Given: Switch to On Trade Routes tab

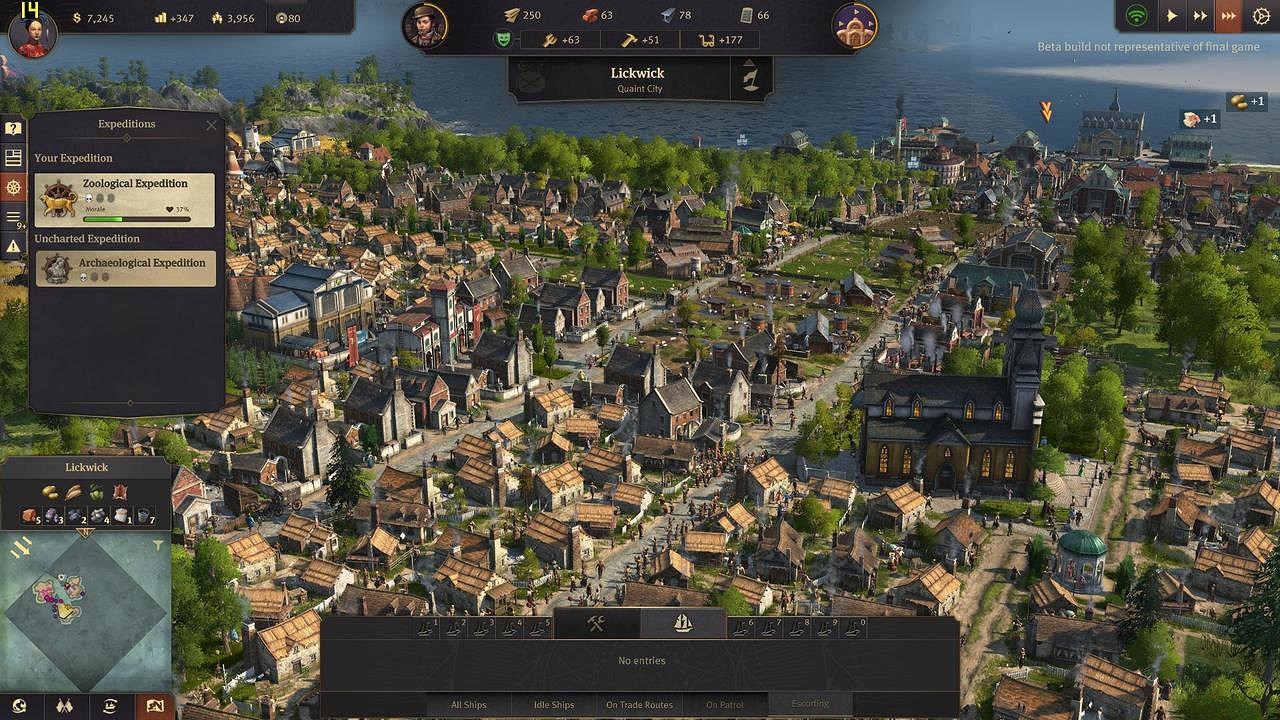Looking at the screenshot, I should coord(640,705).
